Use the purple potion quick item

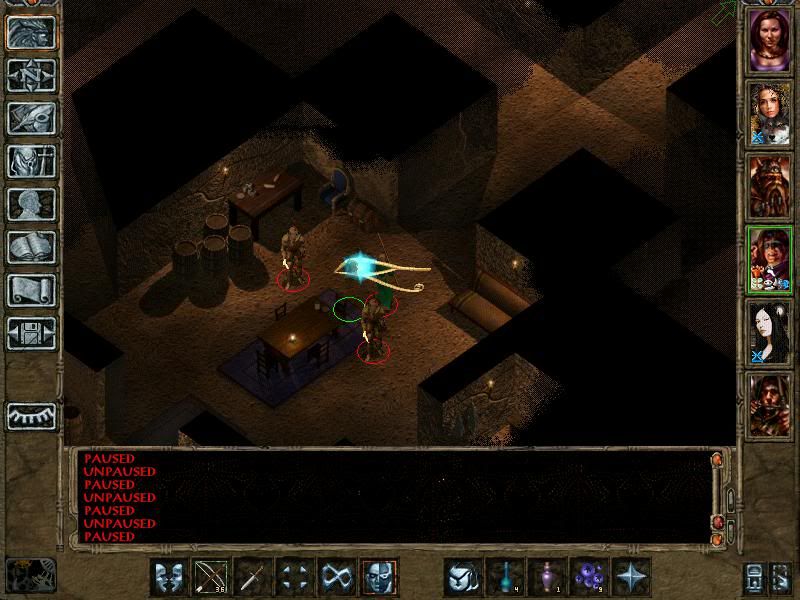point(547,577)
